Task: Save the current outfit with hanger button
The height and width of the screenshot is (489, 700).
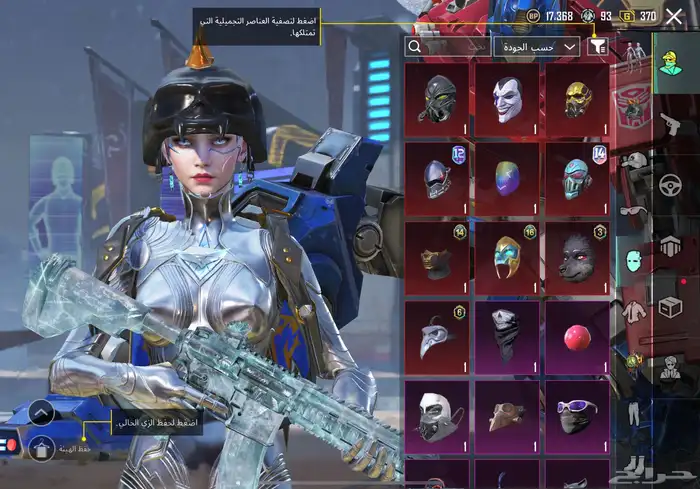Action: click(41, 447)
